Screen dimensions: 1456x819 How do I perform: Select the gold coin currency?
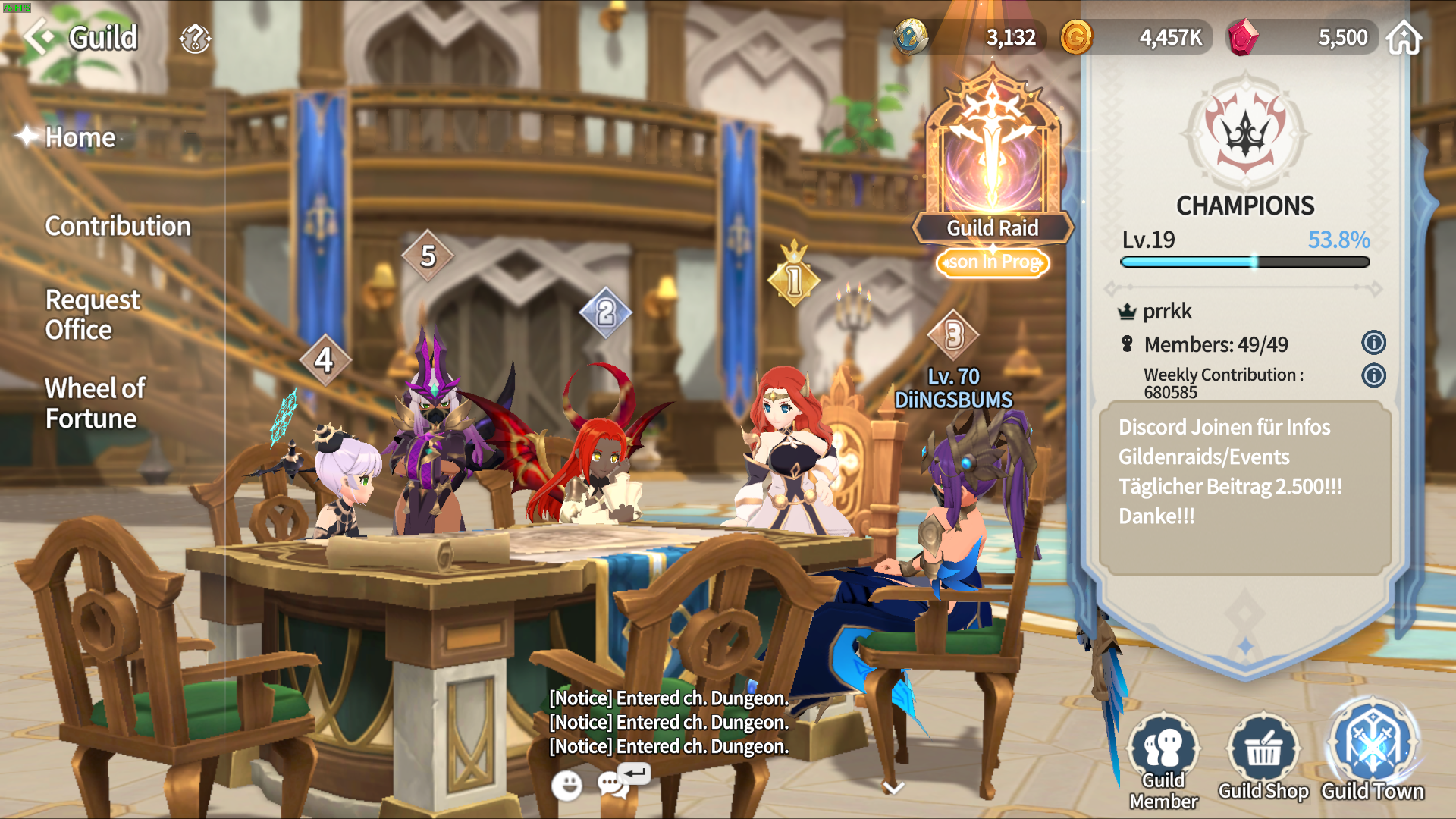coord(1076,37)
